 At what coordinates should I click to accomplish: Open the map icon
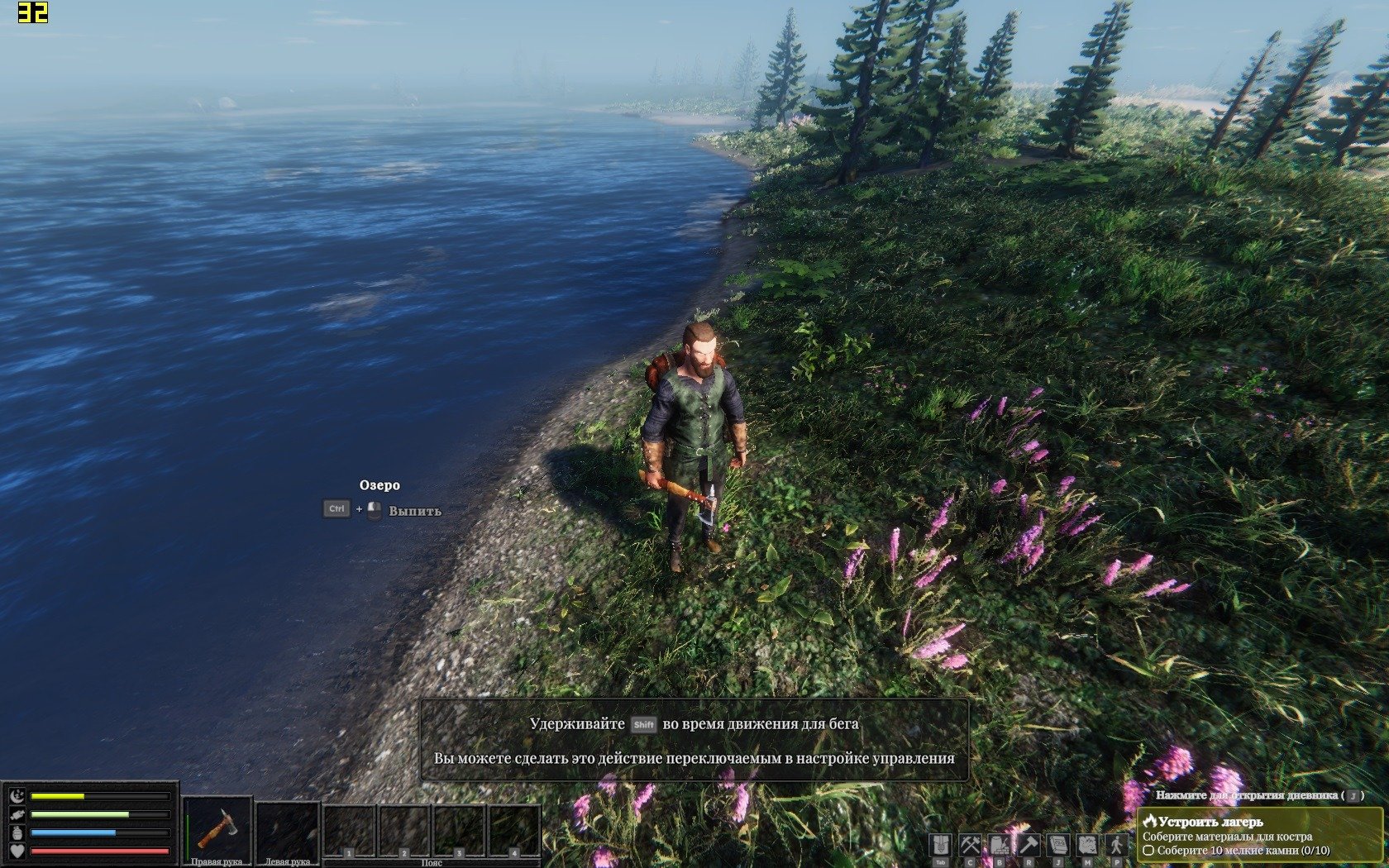click(1087, 845)
